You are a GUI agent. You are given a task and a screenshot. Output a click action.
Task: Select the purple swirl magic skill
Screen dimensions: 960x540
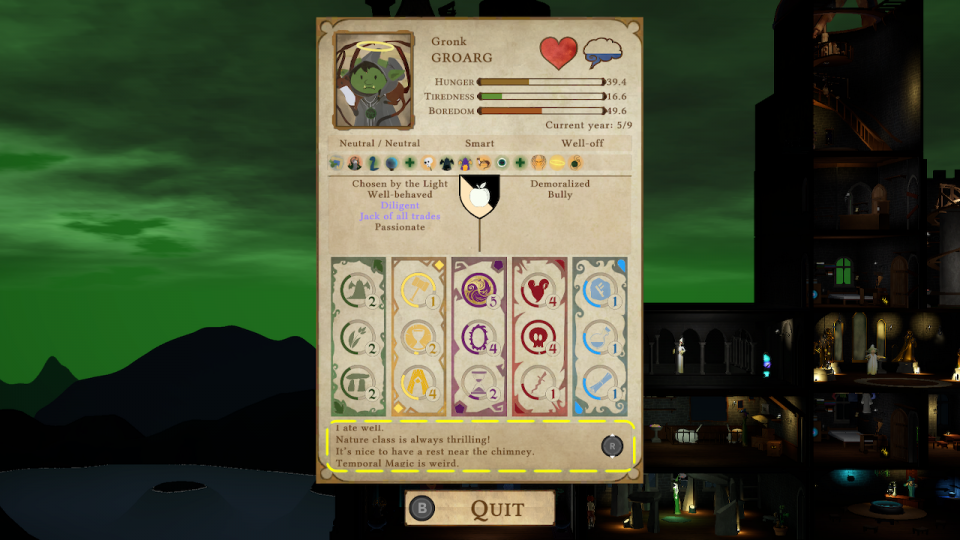pyautogui.click(x=477, y=289)
